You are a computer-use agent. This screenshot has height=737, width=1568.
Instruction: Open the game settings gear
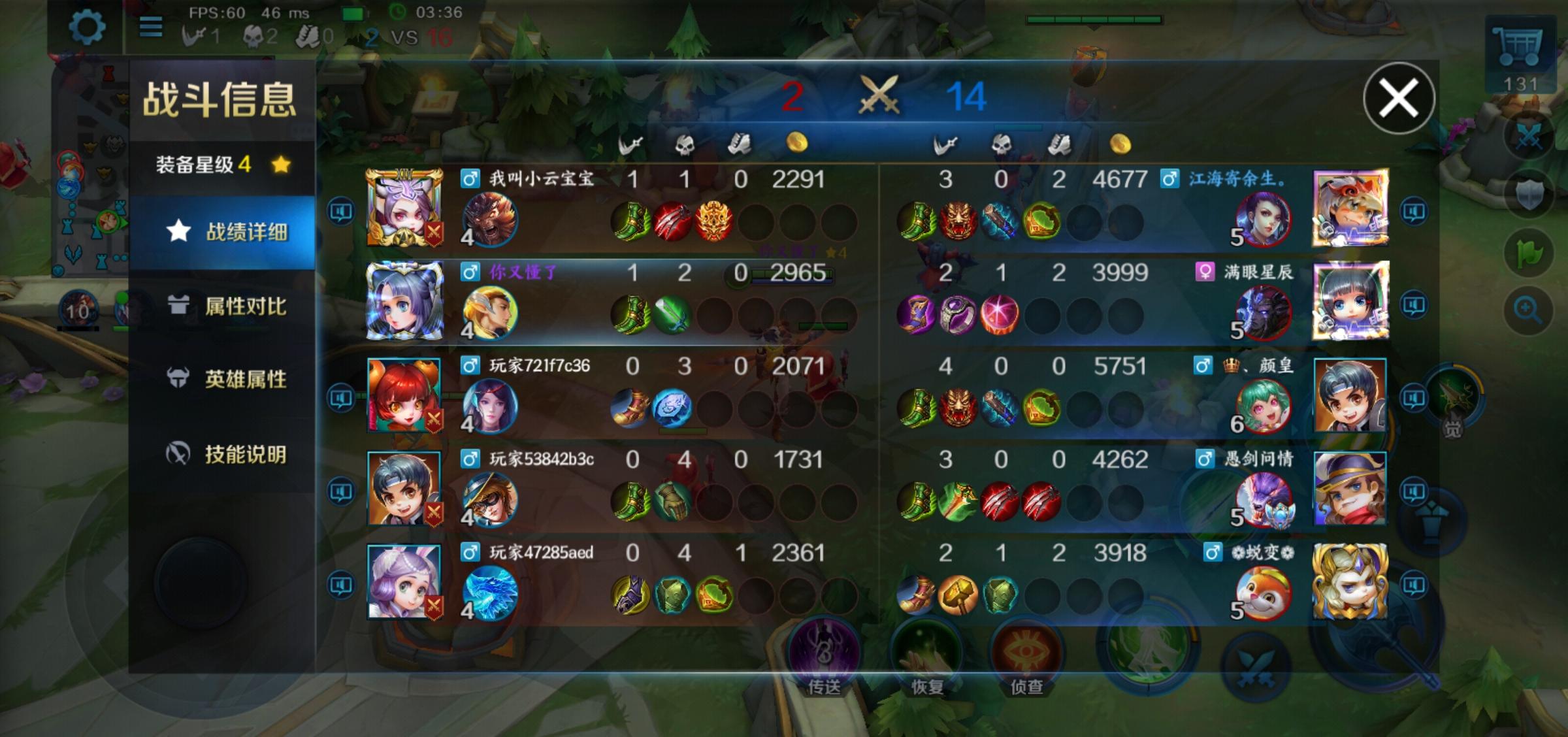click(x=86, y=28)
